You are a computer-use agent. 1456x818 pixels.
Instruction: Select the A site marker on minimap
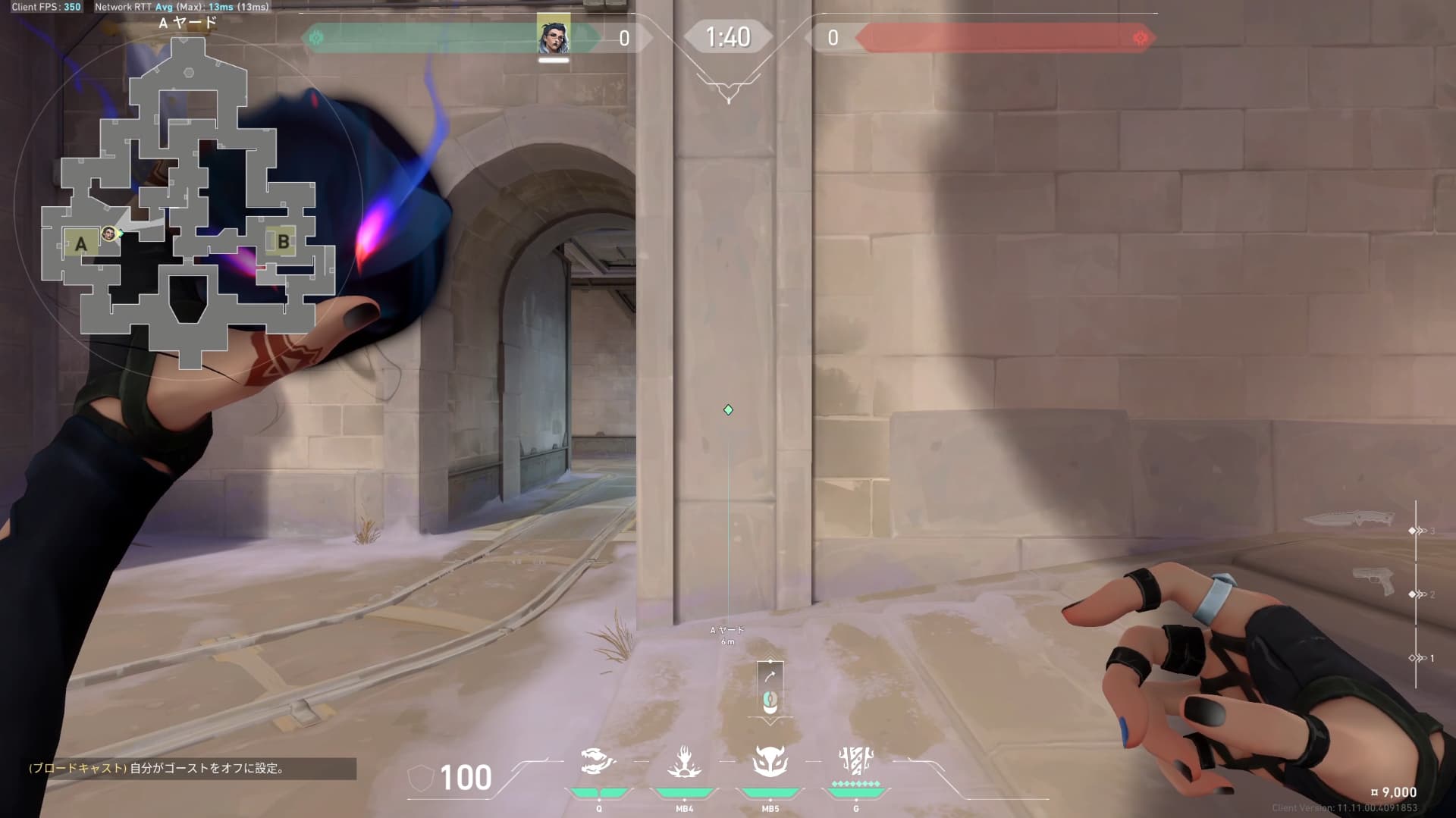(80, 244)
